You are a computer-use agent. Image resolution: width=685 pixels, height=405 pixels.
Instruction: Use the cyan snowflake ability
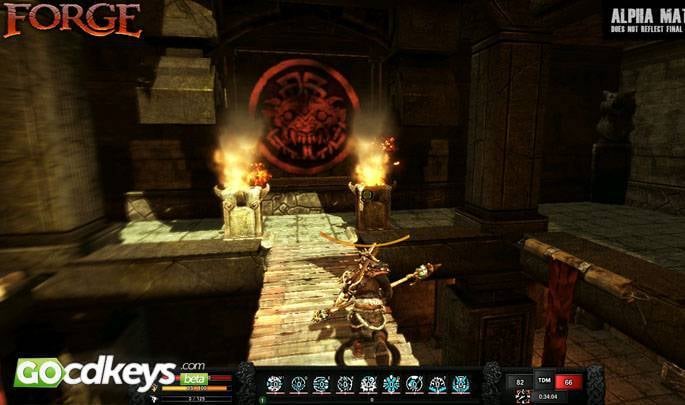click(x=391, y=383)
